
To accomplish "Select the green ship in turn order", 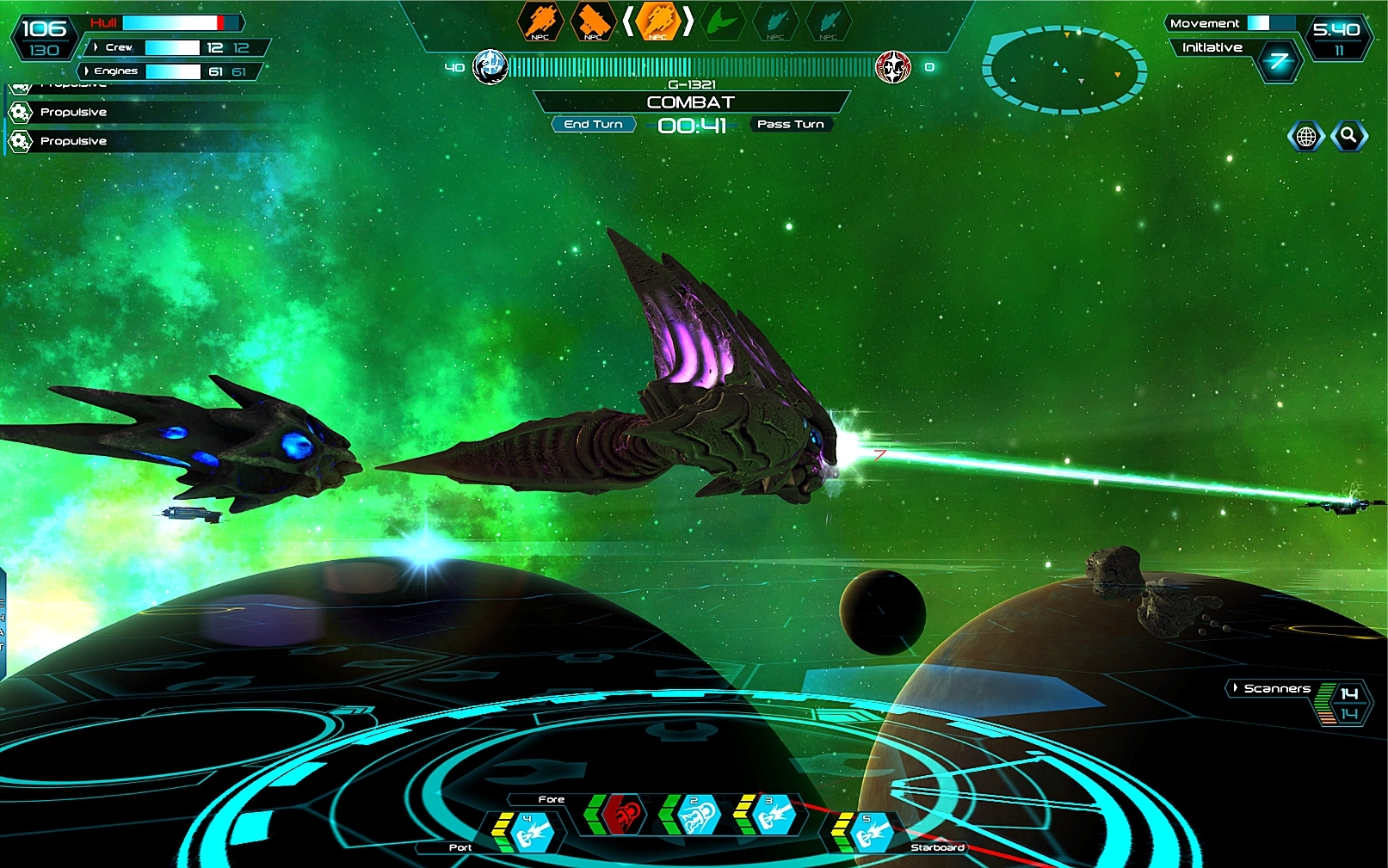I will click(x=722, y=21).
